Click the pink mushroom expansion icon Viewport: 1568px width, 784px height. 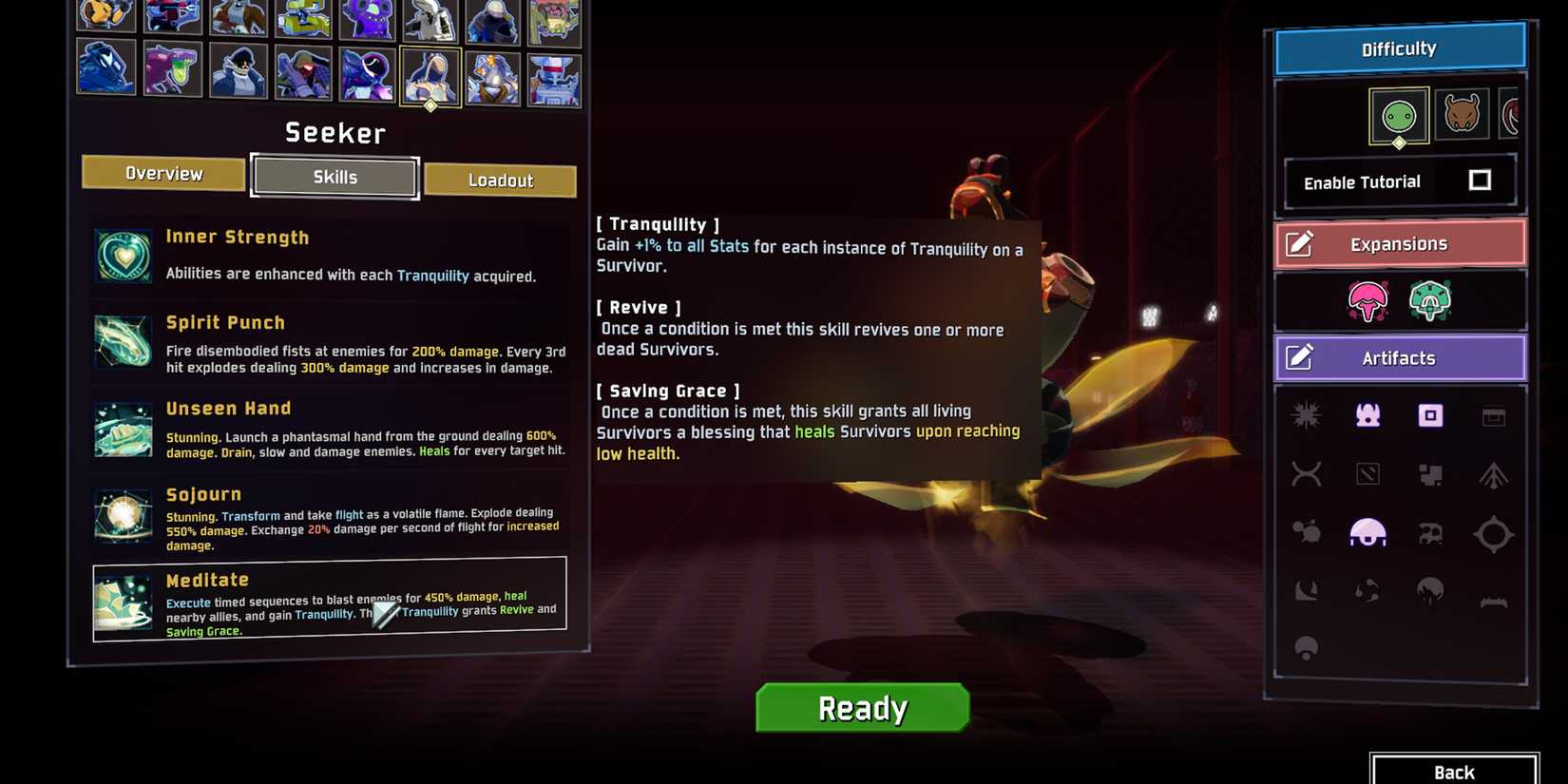pyautogui.click(x=1368, y=300)
